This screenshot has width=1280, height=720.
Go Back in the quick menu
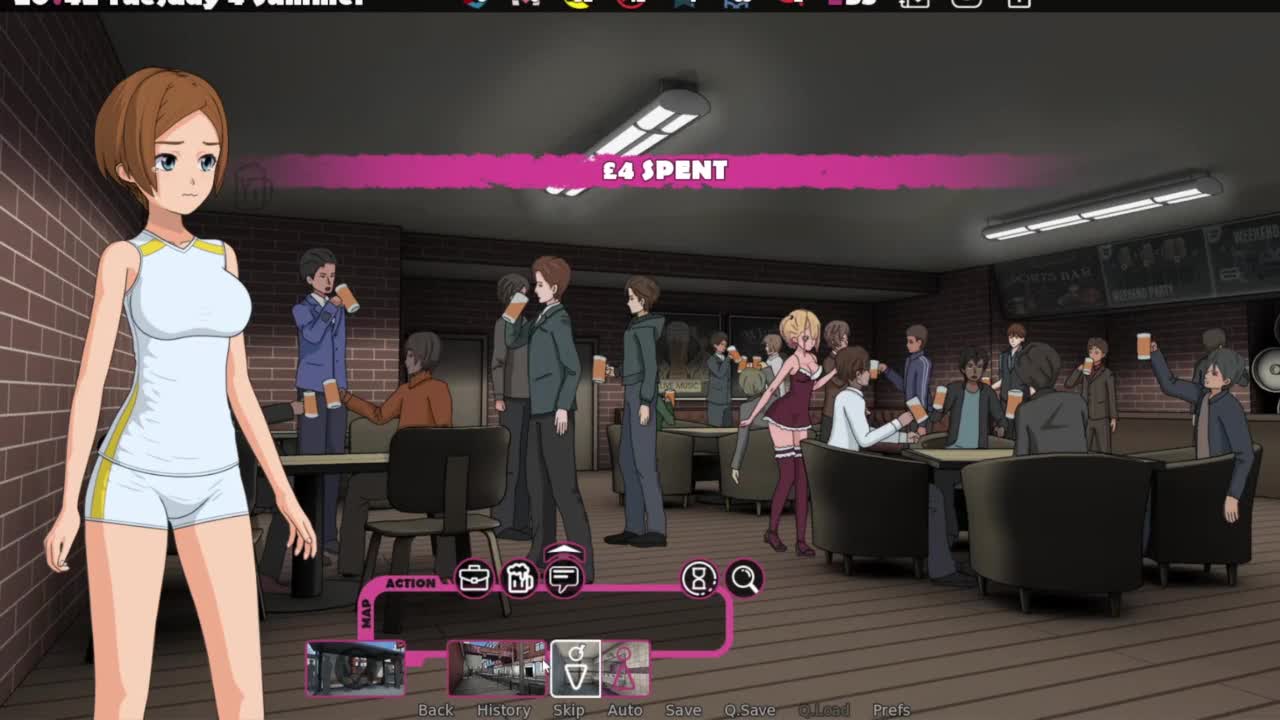tap(435, 710)
